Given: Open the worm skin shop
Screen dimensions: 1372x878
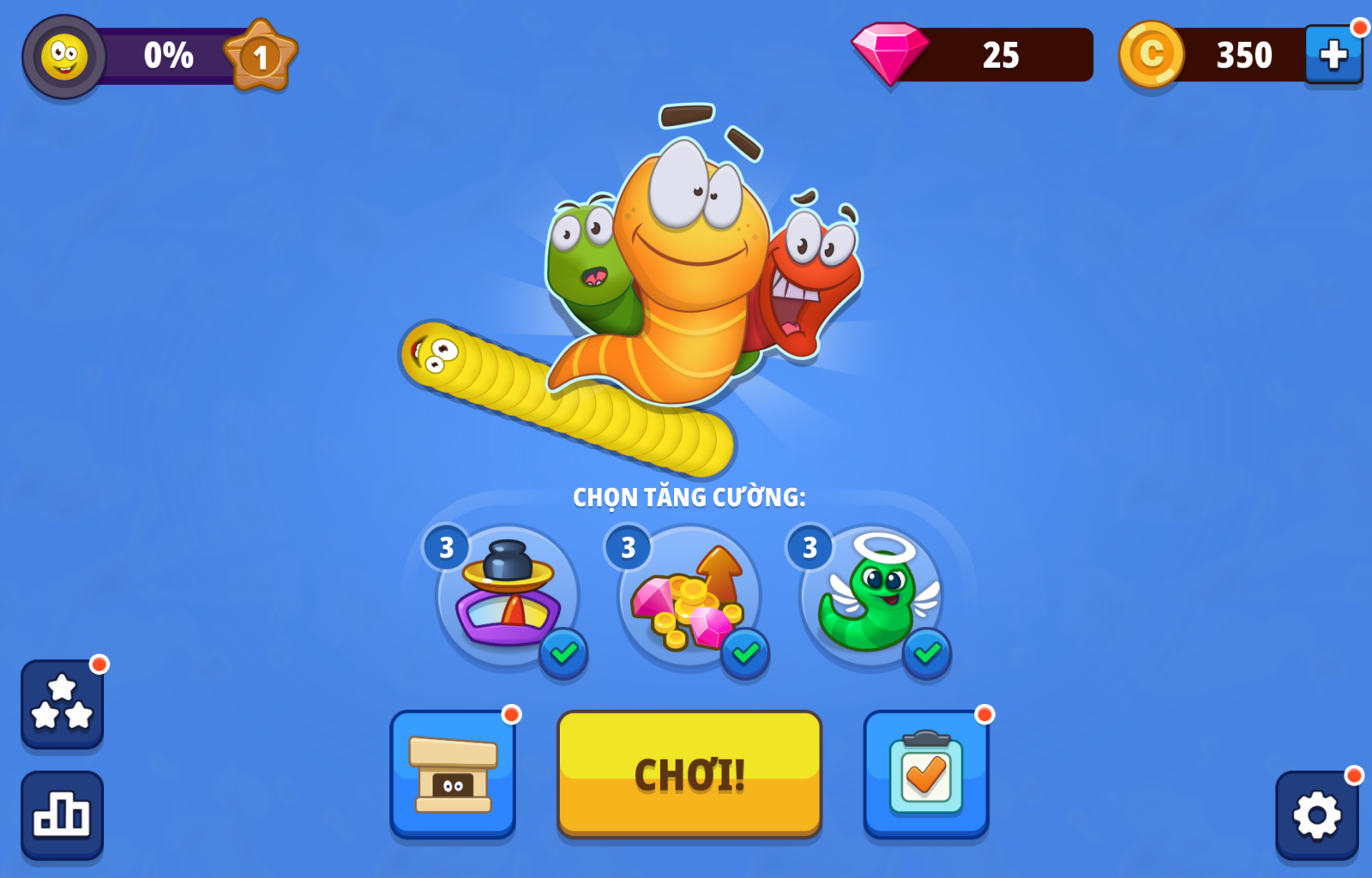Looking at the screenshot, I should [453, 773].
